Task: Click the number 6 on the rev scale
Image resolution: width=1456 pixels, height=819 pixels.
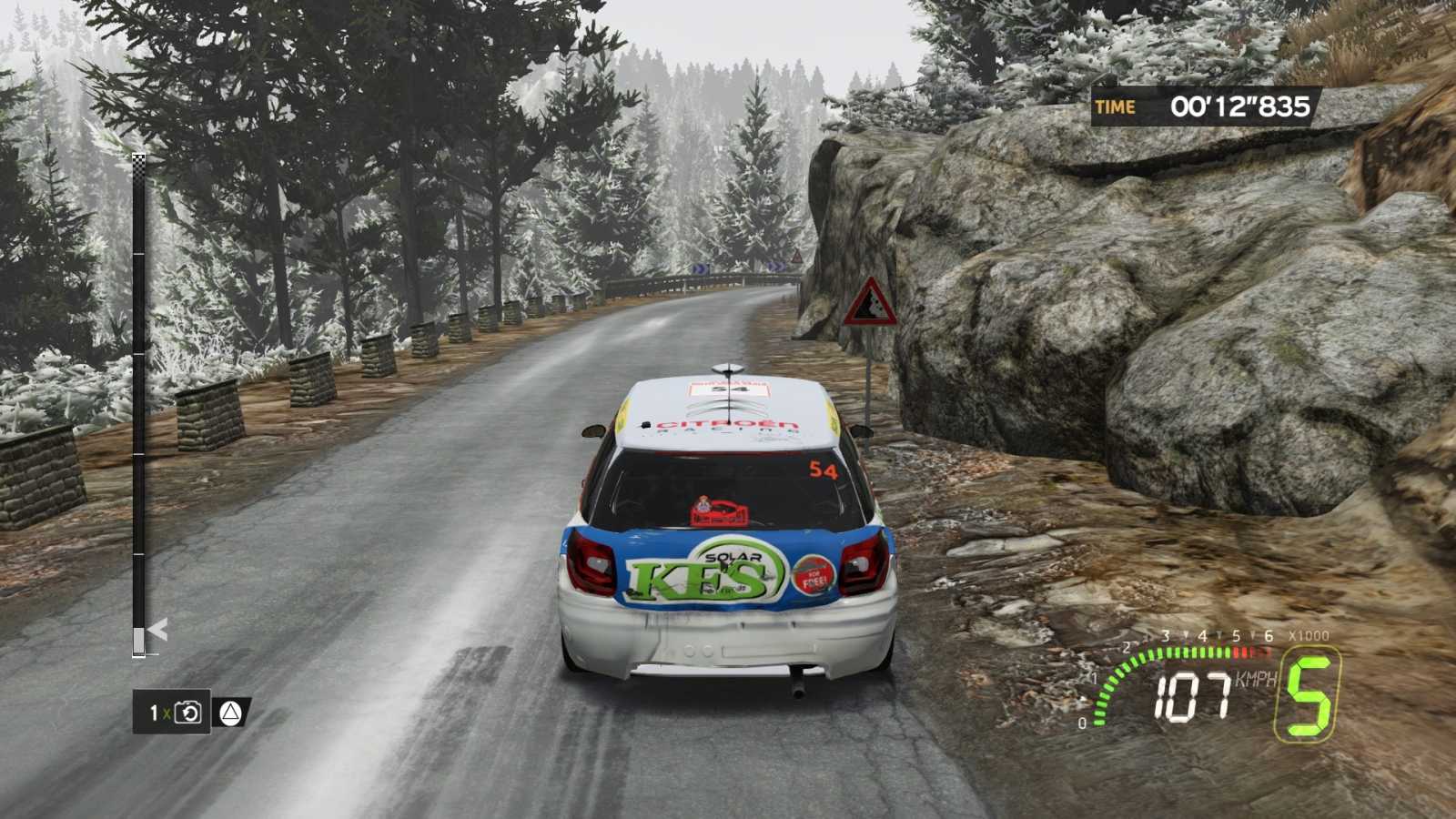Action: [x=1269, y=635]
